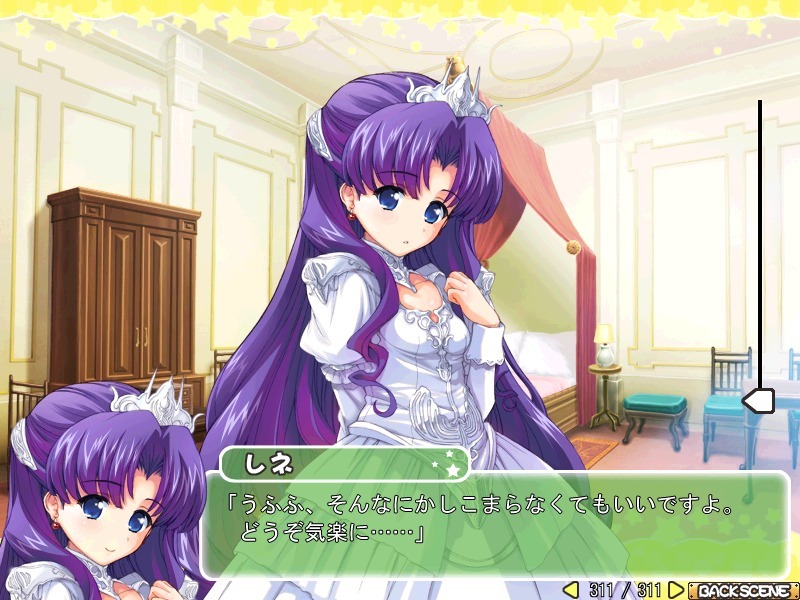Go to the previous backlog entry with left arrow

pyautogui.click(x=571, y=590)
